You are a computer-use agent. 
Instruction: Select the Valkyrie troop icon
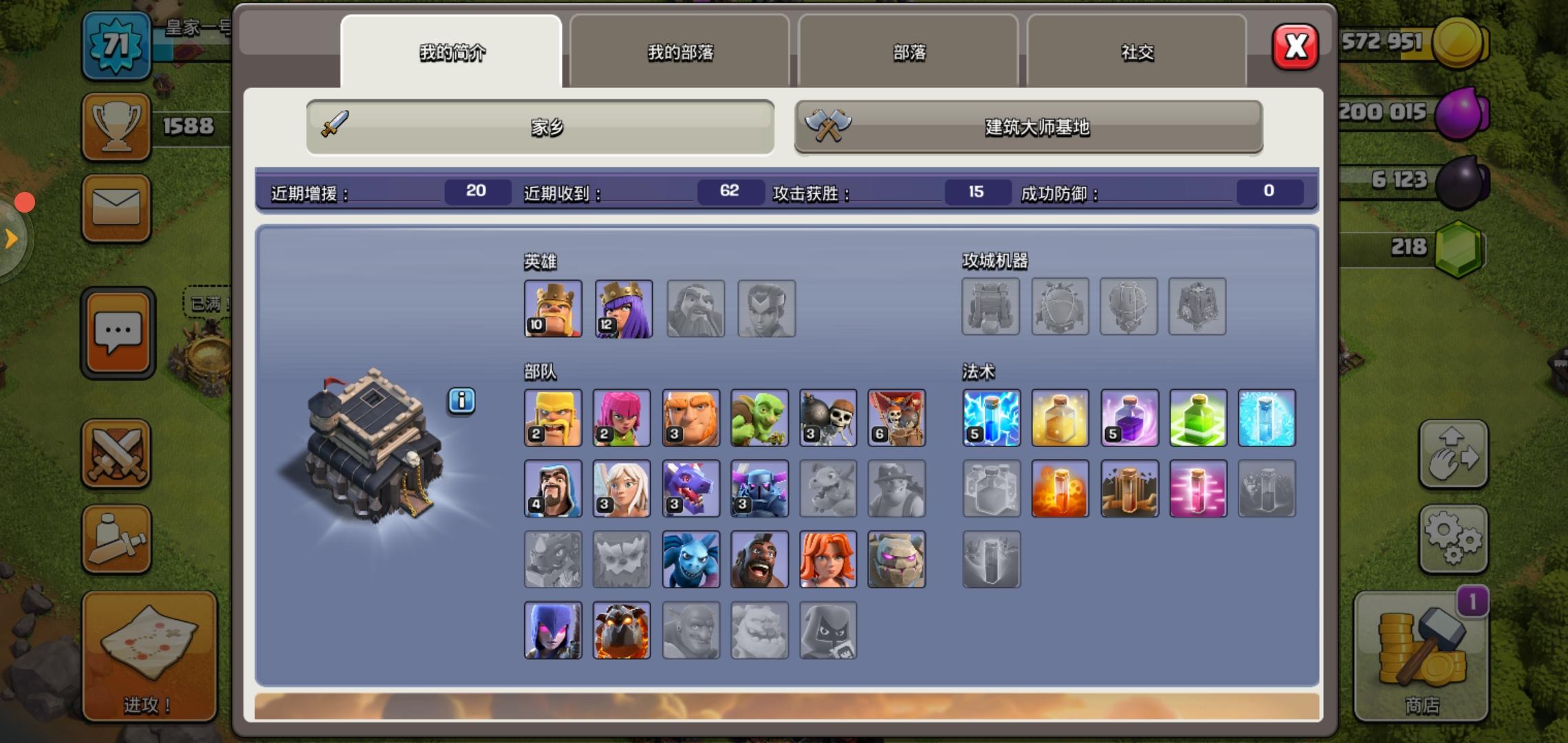click(828, 559)
